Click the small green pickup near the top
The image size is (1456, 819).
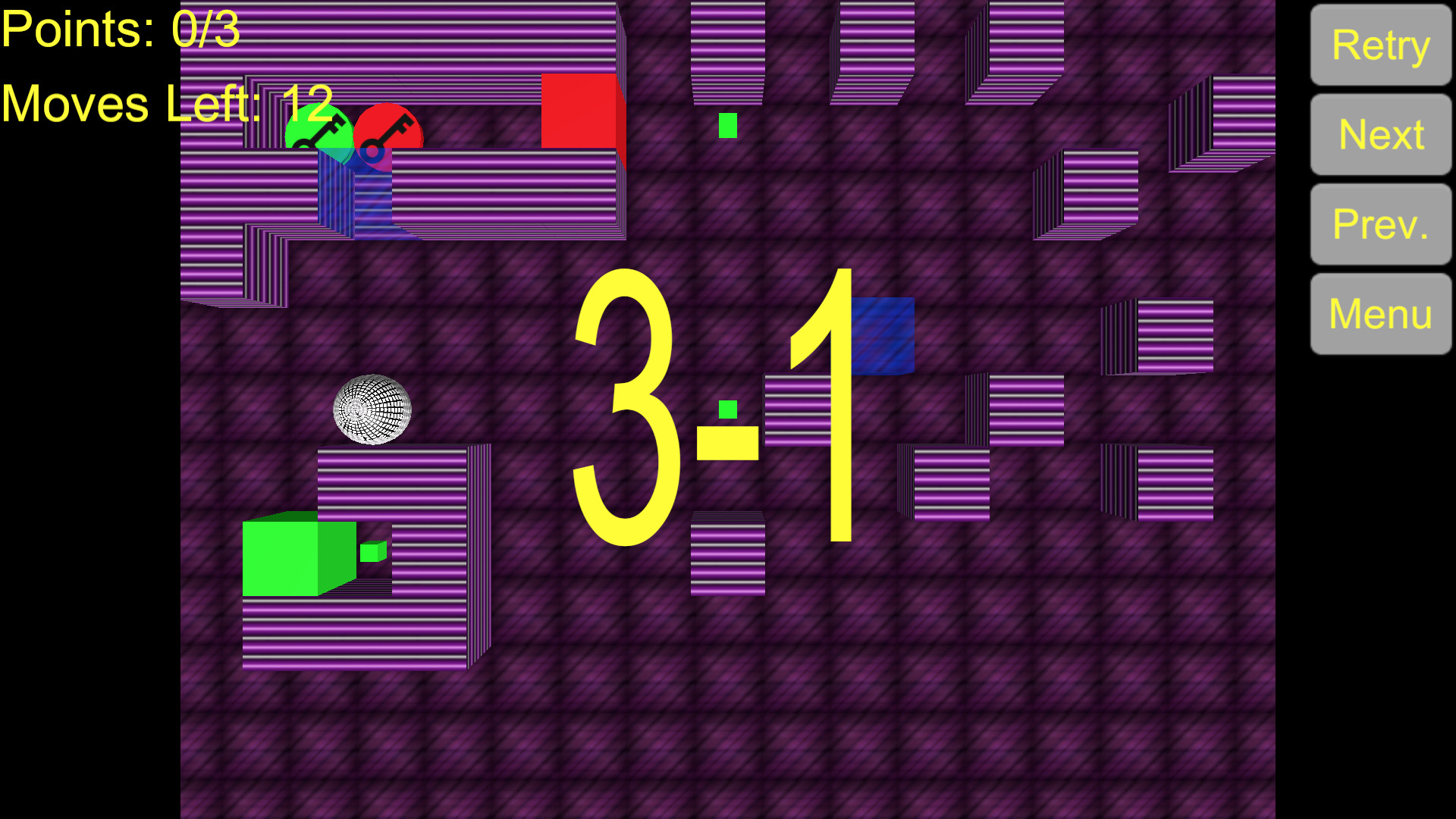pyautogui.click(x=726, y=125)
